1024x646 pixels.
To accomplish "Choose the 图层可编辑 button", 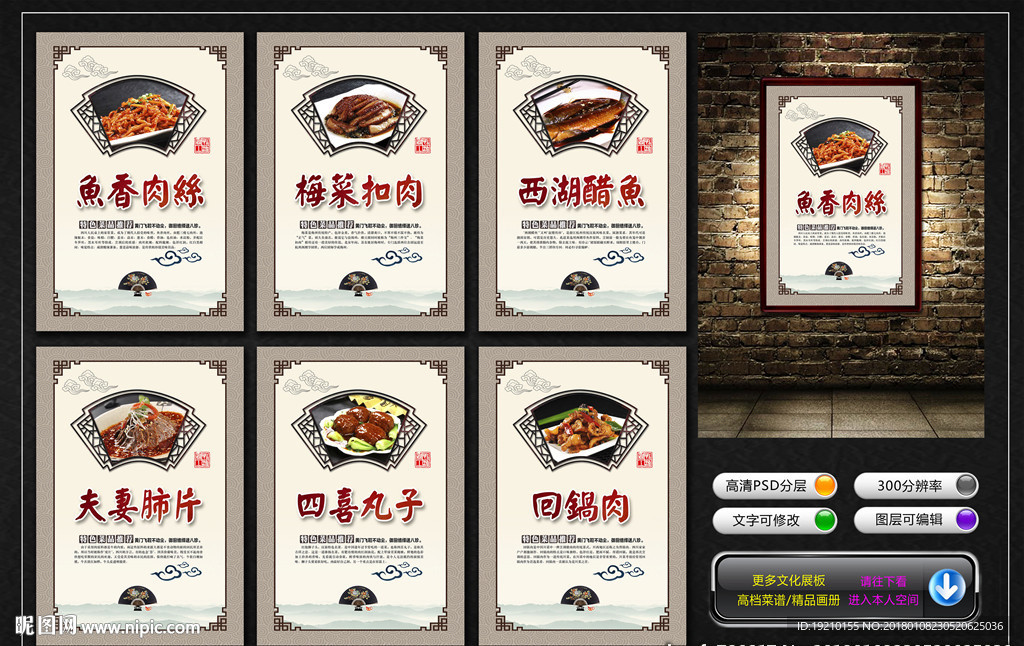I will (915, 520).
